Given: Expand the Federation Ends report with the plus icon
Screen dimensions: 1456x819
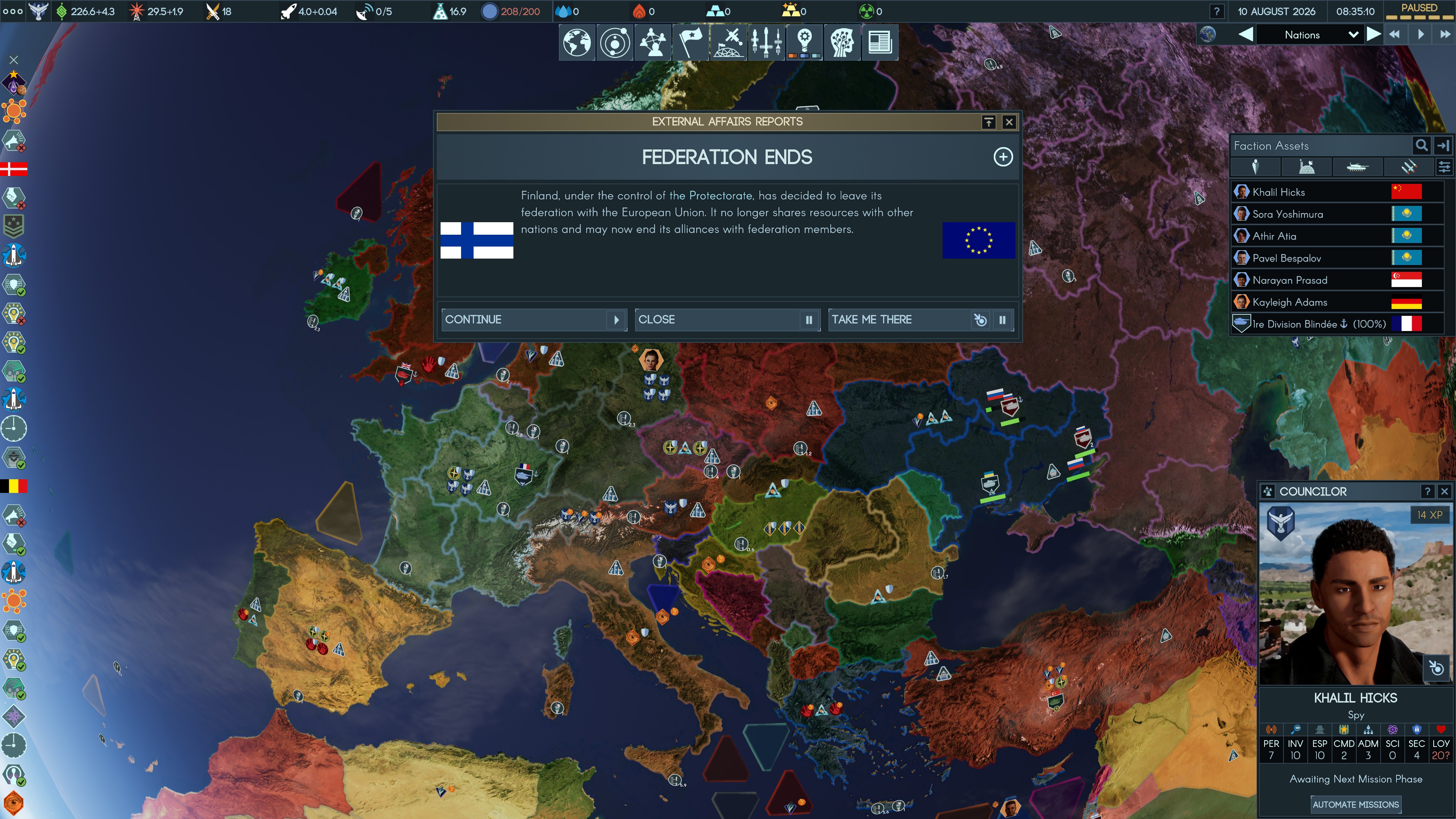Looking at the screenshot, I should point(1003,157).
